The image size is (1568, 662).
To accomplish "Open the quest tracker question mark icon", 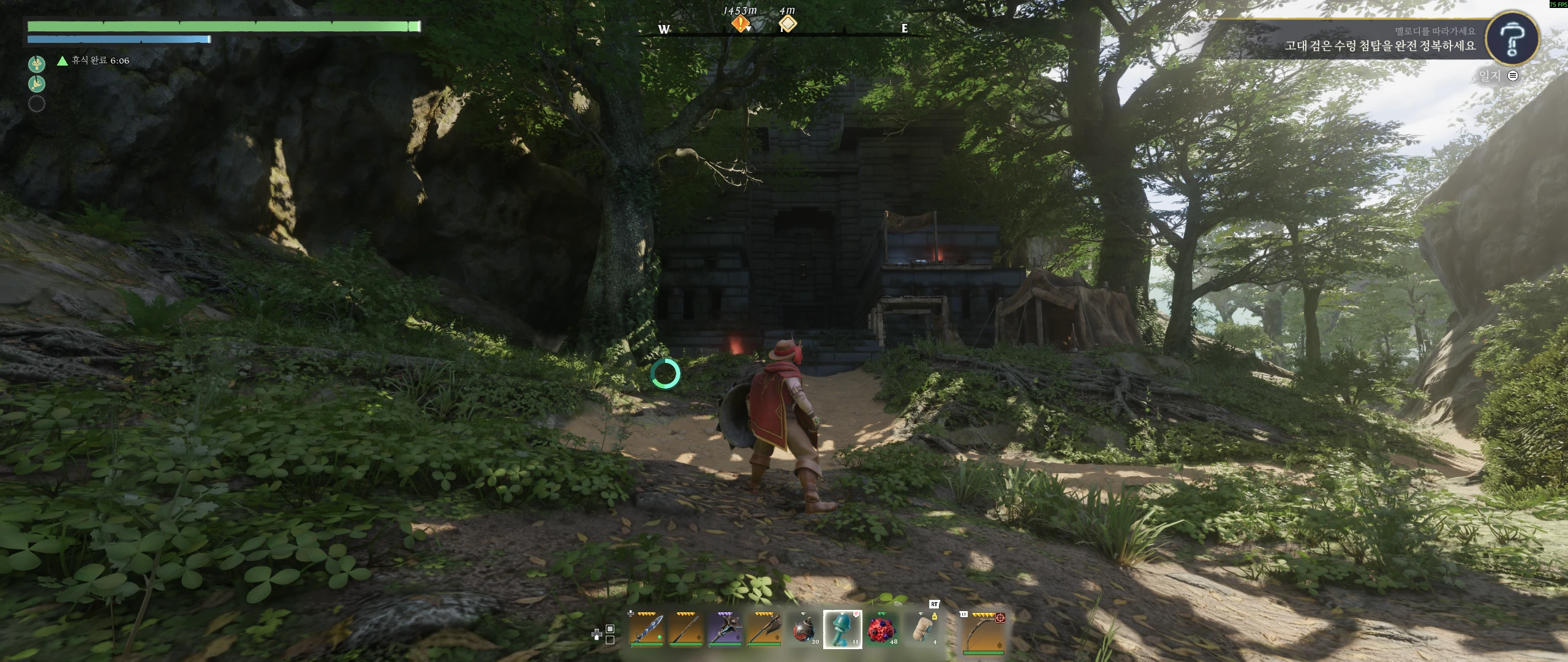I will pos(1512,39).
